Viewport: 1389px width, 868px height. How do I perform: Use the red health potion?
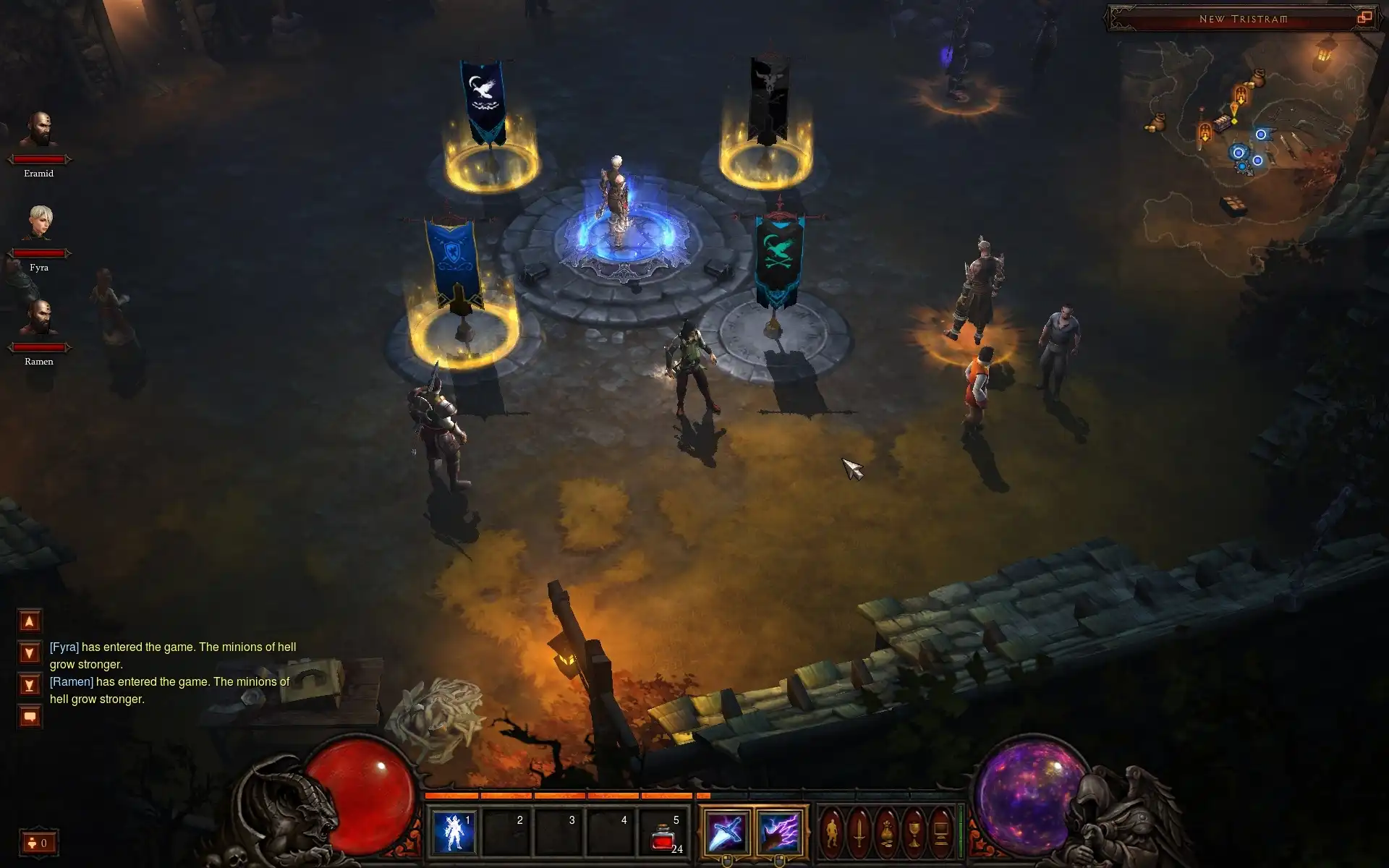point(663,838)
